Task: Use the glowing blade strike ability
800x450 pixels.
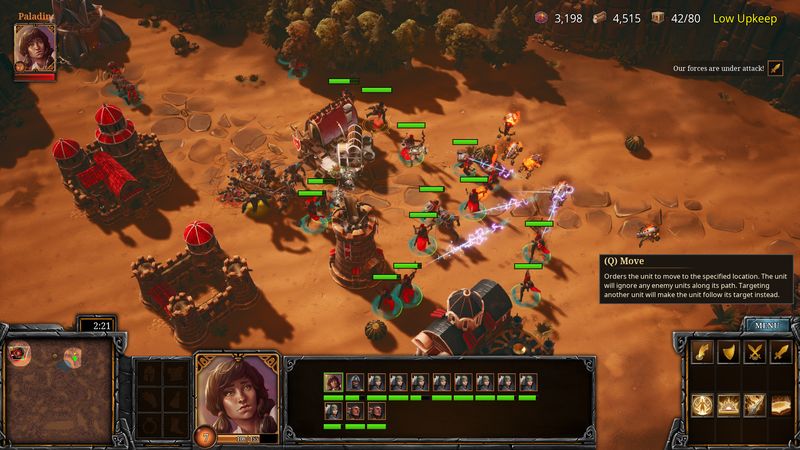Action: click(x=756, y=405)
